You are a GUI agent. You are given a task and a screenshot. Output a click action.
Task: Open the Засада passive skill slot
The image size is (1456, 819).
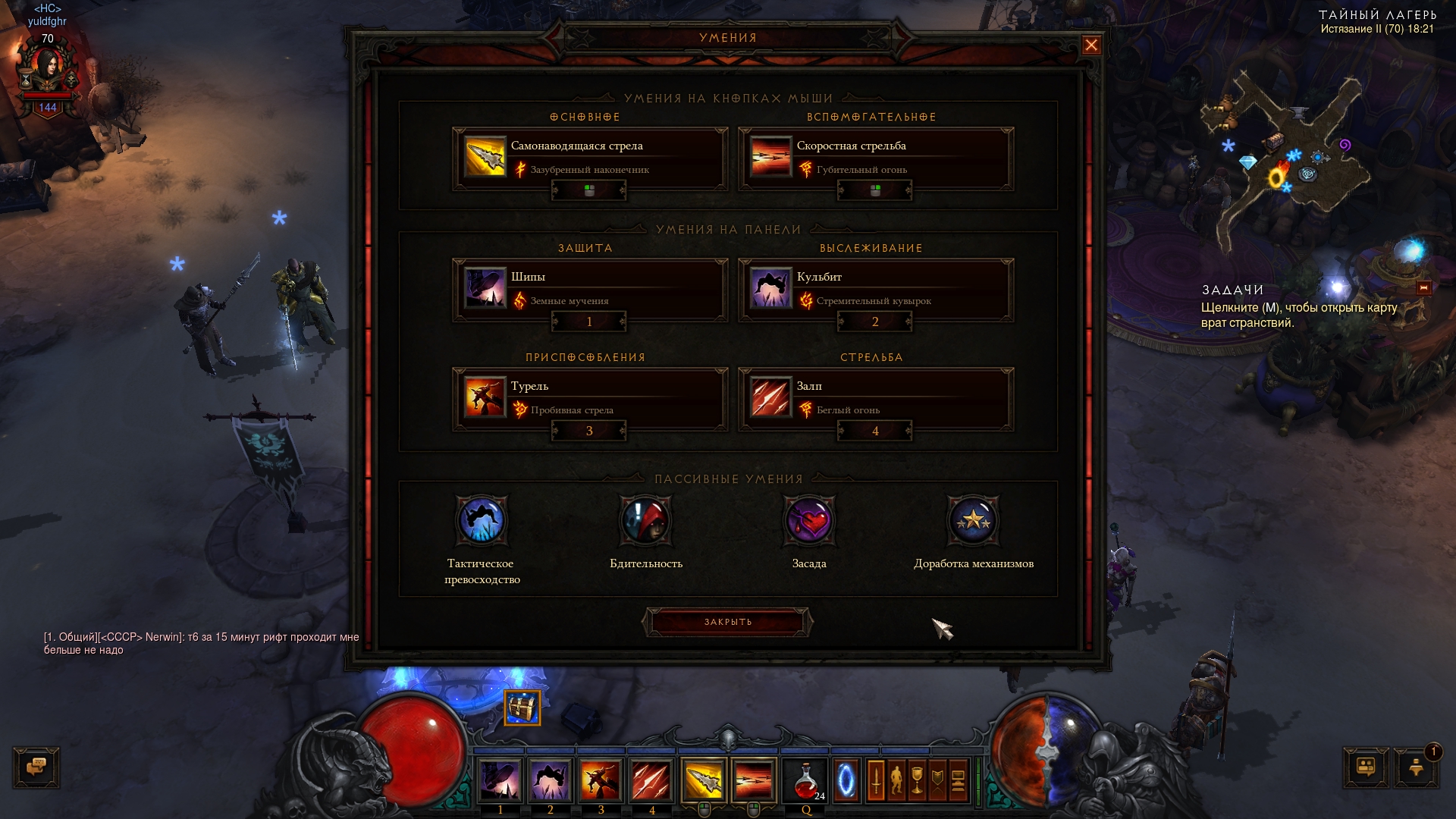[x=809, y=521]
